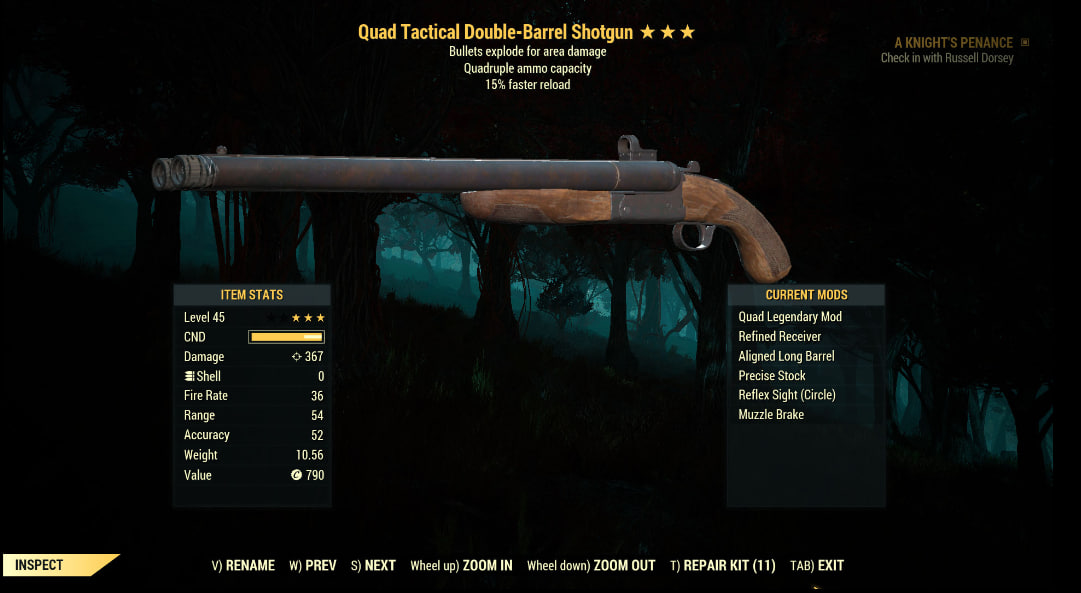Go to the previous item with PREV
The width and height of the screenshot is (1081, 593).
coord(313,565)
